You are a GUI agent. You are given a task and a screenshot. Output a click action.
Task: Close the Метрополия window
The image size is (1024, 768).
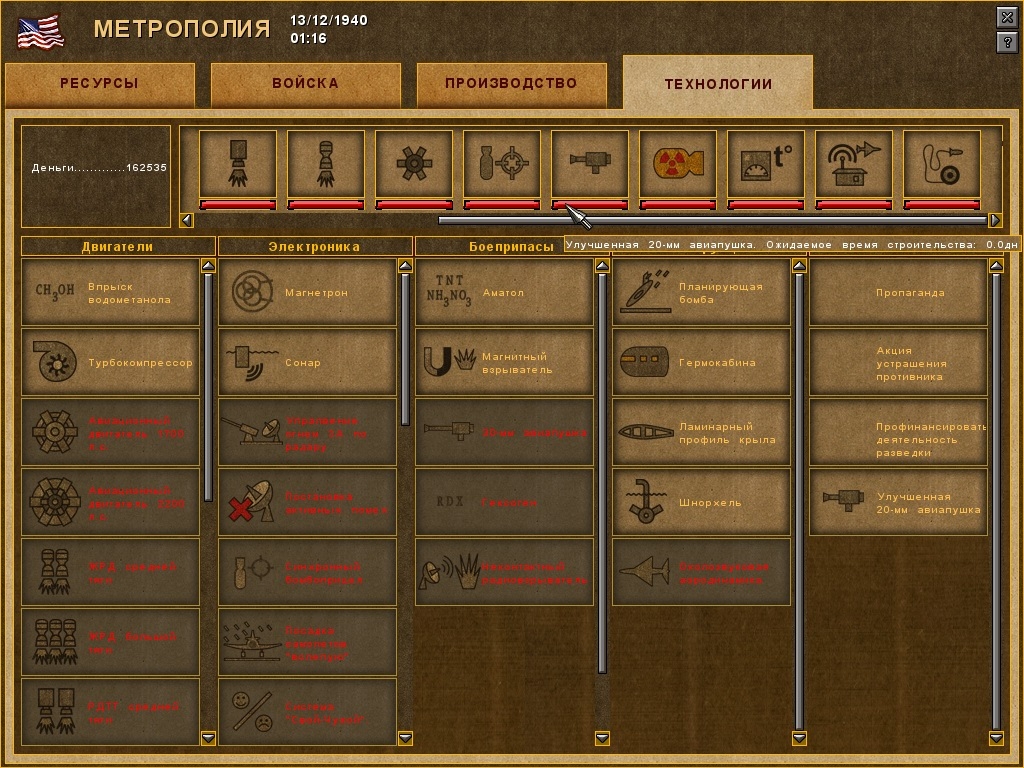click(x=1006, y=18)
